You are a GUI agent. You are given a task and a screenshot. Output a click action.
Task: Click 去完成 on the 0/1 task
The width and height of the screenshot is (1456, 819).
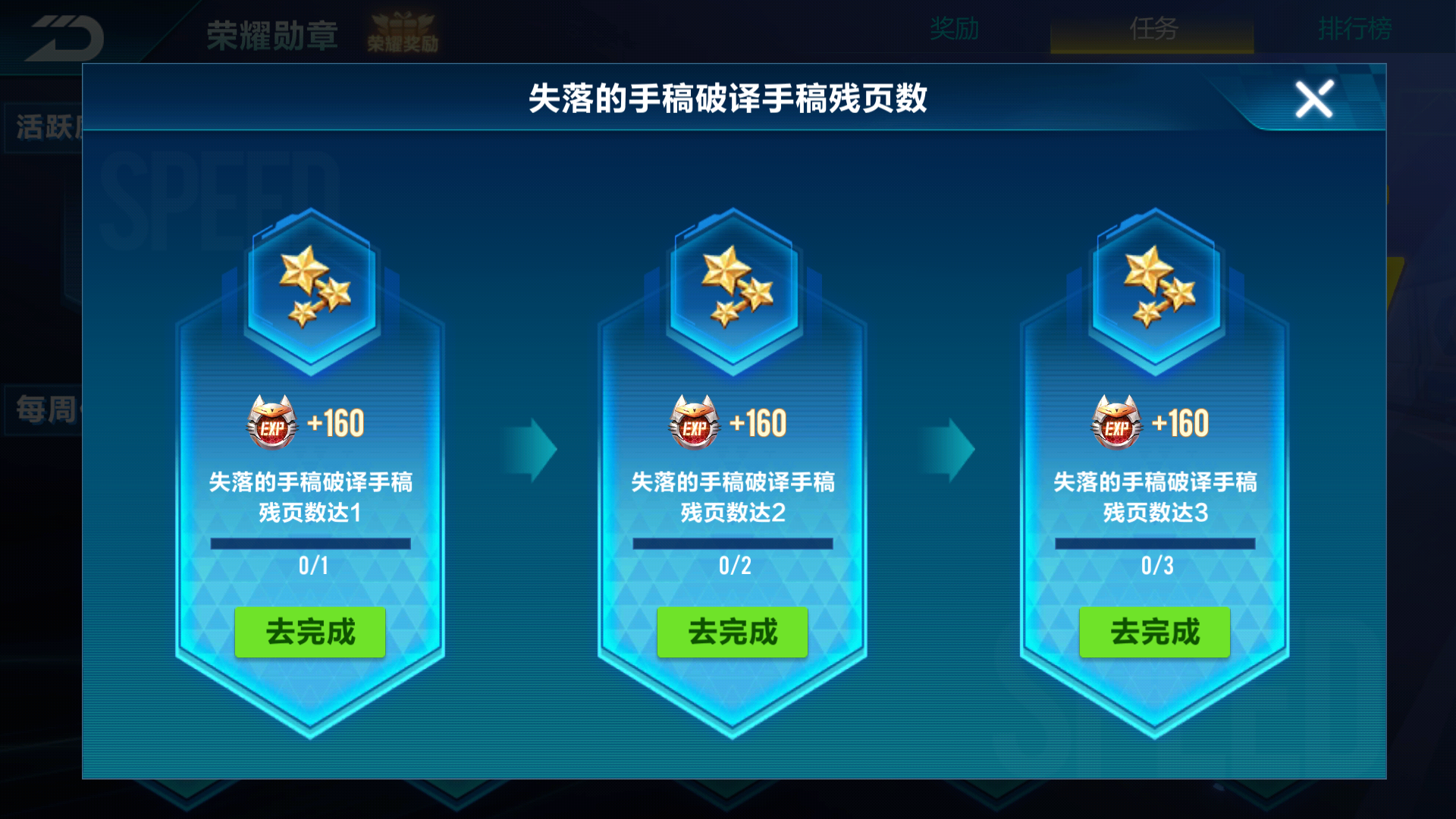tap(309, 632)
